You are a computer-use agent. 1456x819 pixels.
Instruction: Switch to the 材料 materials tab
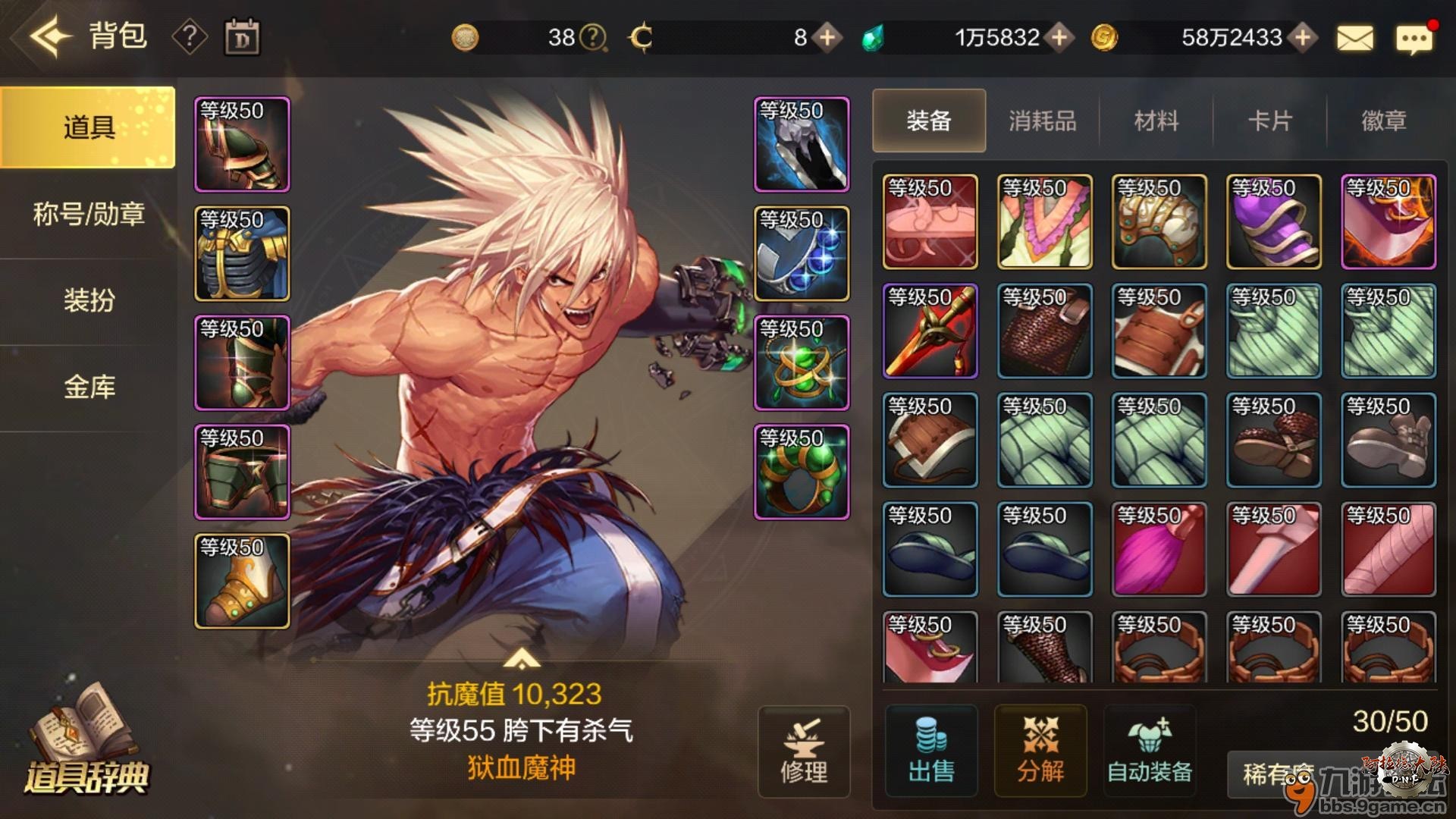pos(1156,121)
